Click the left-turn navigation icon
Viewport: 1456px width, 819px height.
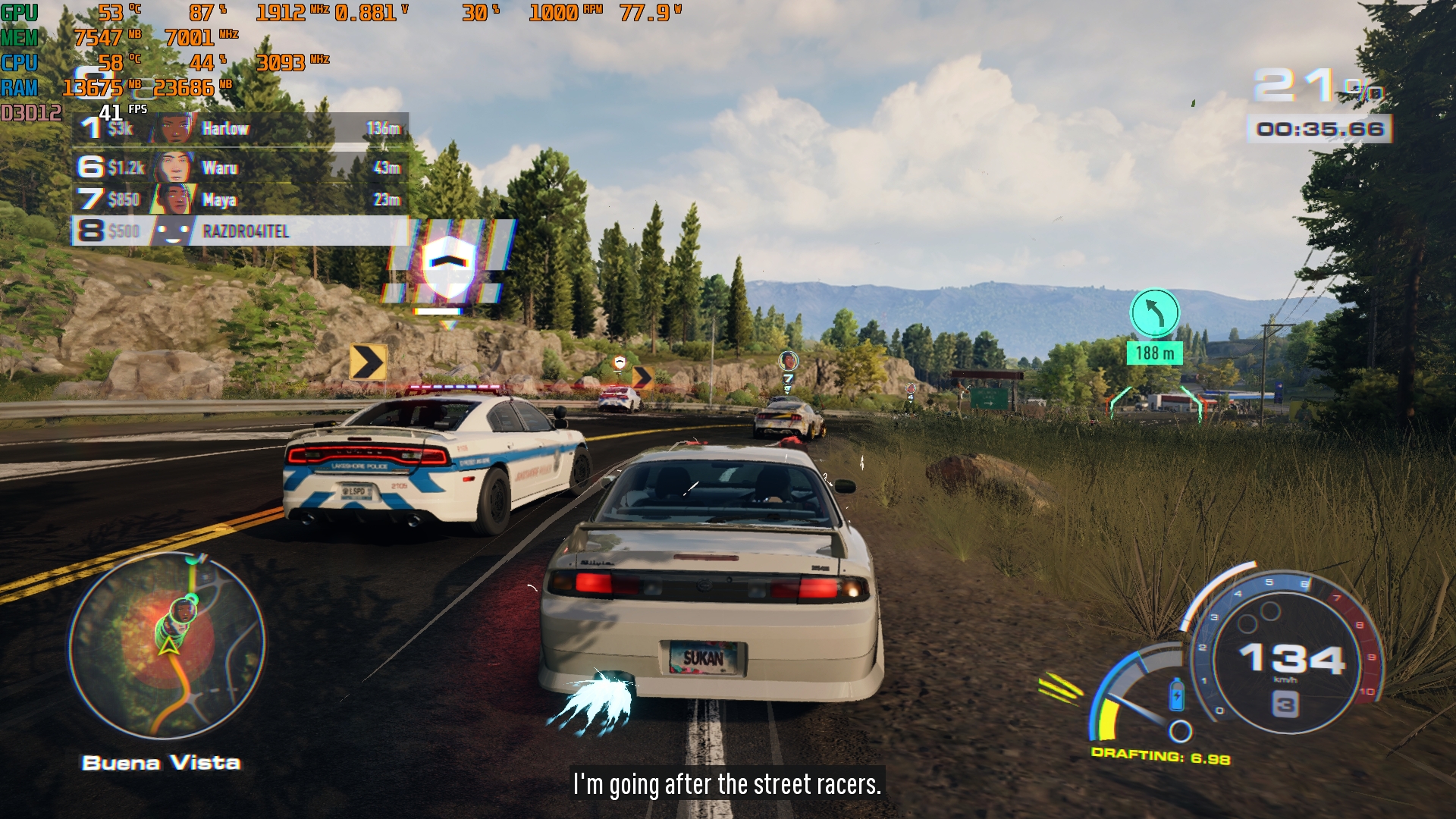click(x=1154, y=312)
